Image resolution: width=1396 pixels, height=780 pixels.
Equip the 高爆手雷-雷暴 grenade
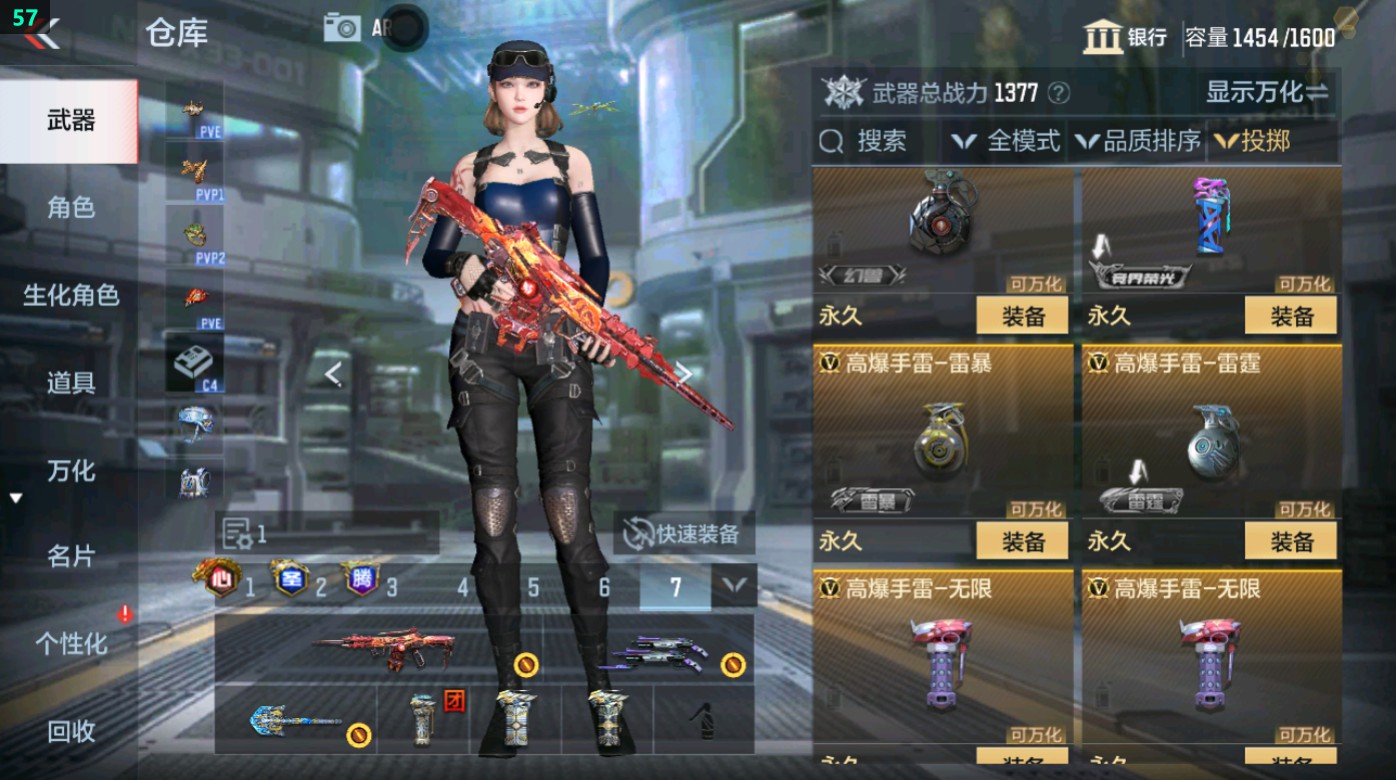pos(1022,540)
